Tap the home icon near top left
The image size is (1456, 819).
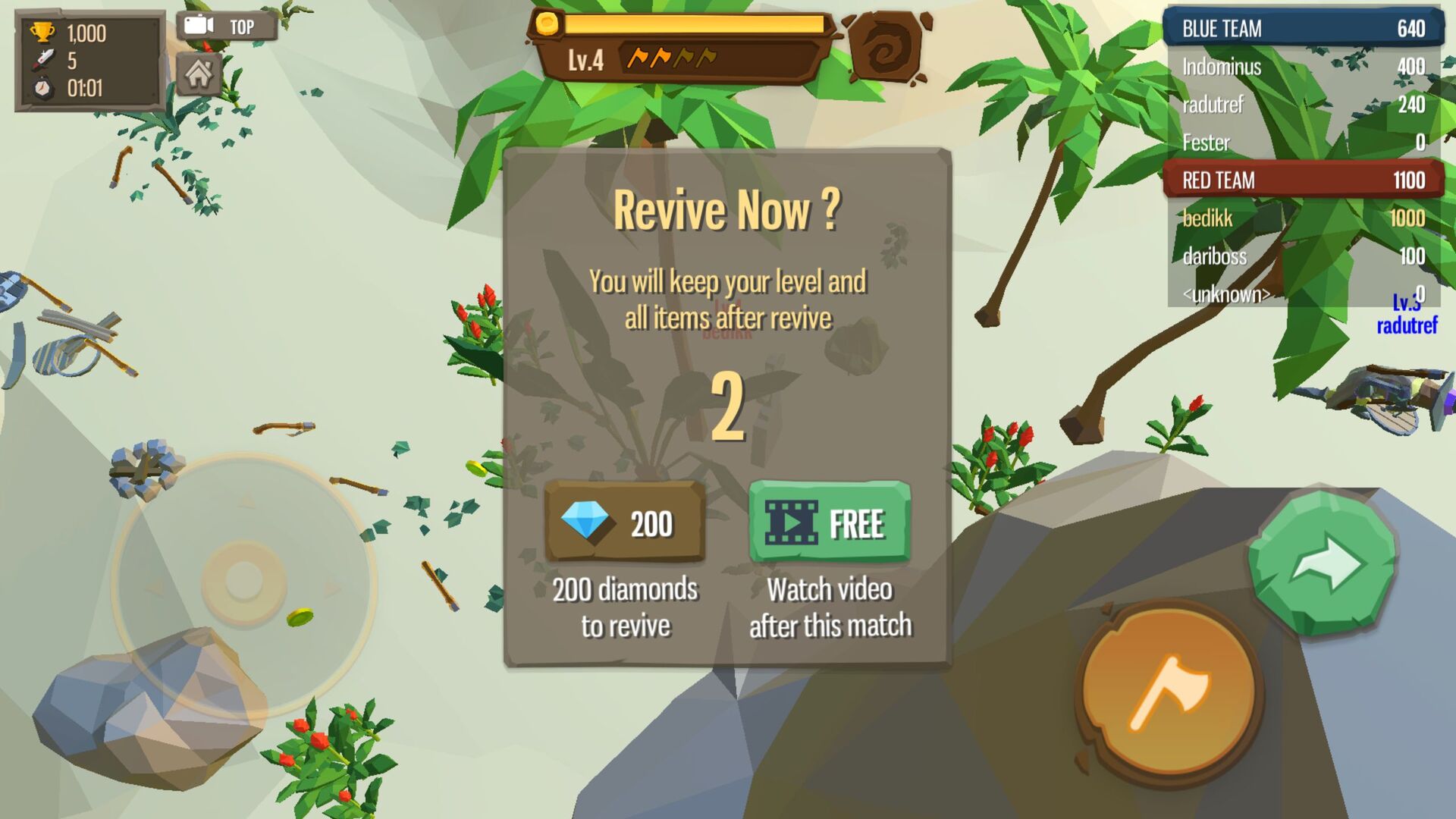pyautogui.click(x=199, y=74)
